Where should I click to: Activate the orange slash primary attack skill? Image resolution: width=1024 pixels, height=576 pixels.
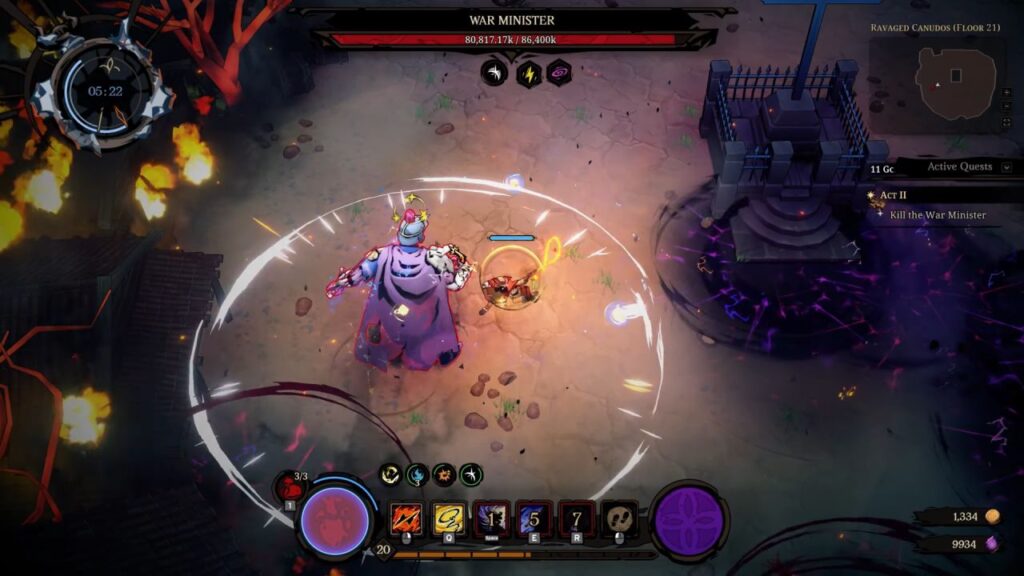point(405,519)
